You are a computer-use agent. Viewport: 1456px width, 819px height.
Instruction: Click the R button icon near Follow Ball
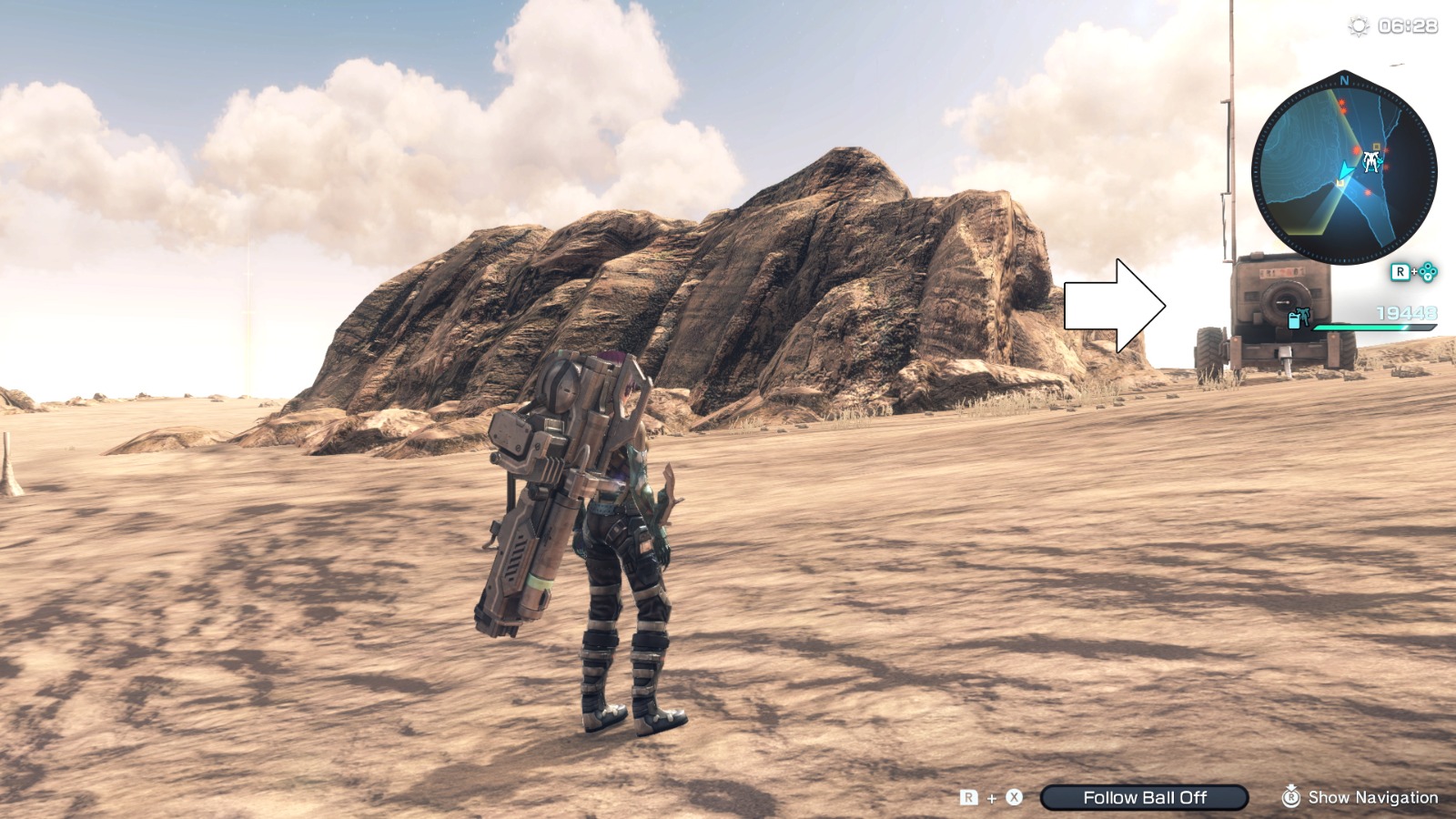(x=968, y=797)
